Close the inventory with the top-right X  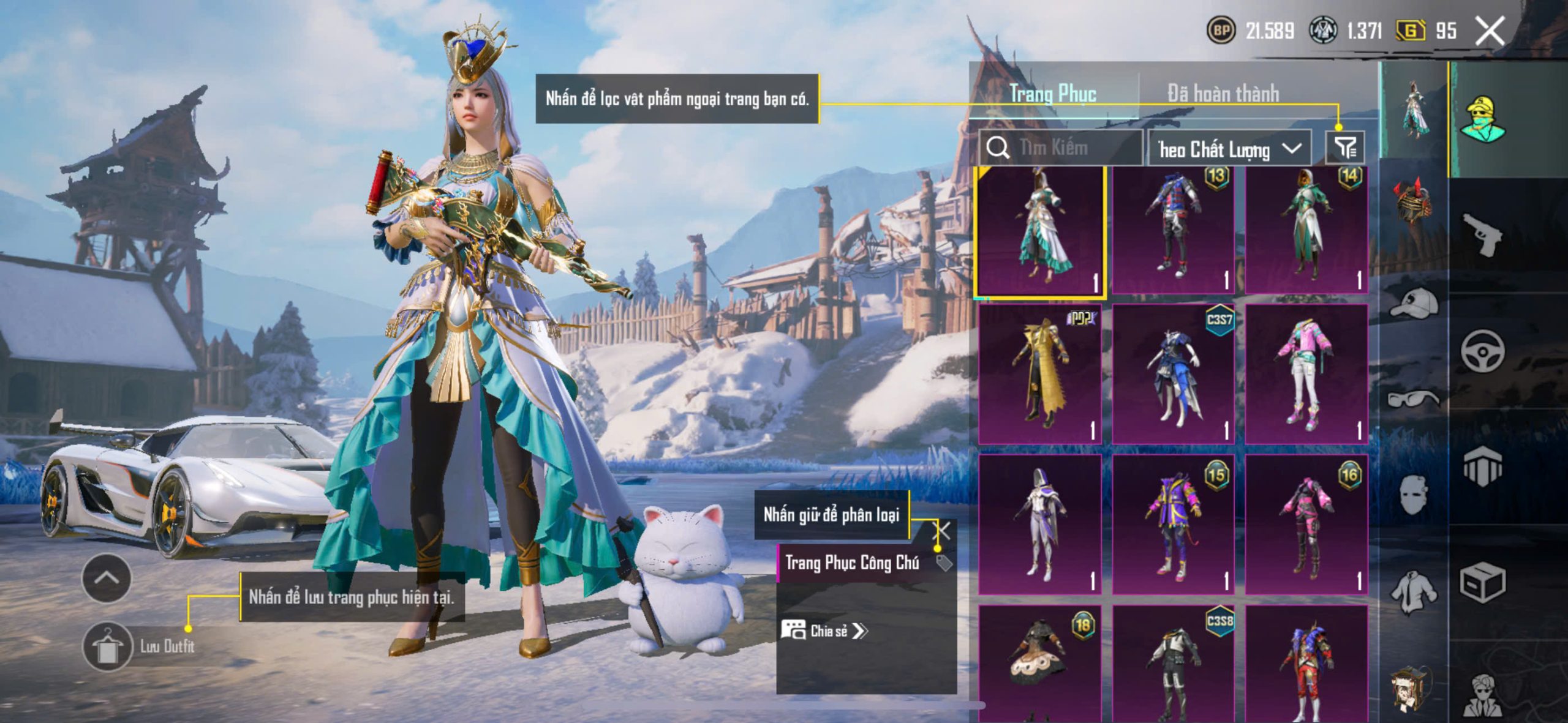[1490, 31]
